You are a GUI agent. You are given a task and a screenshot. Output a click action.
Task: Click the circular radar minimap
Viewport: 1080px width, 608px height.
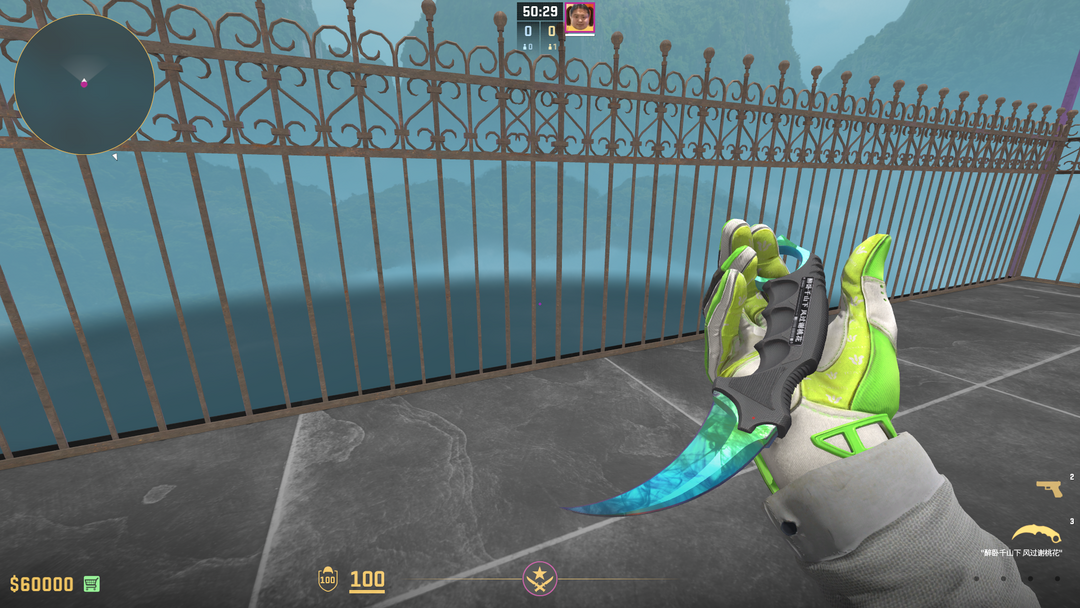point(84,84)
